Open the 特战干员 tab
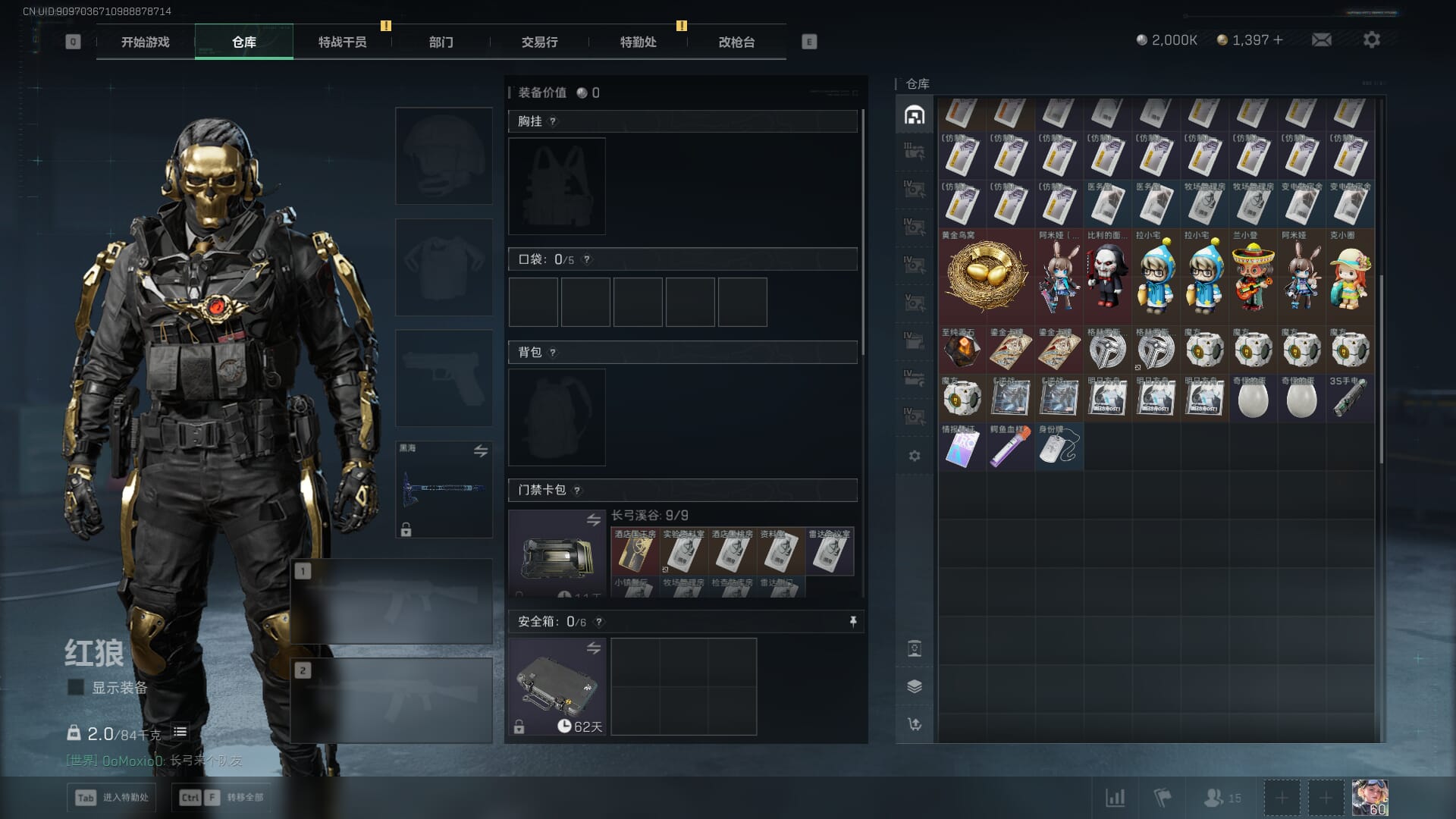This screenshot has width=1456, height=819. pos(342,42)
